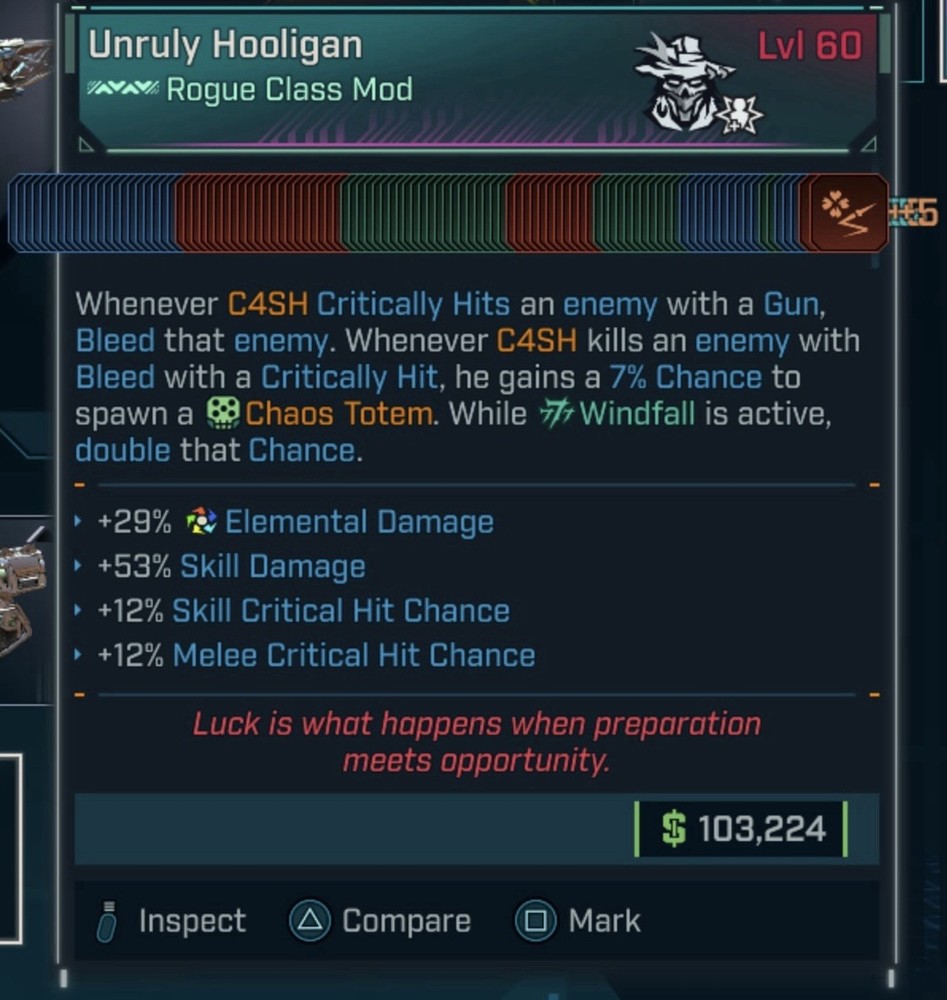Click the skull with hat class mod icon
947x1000 pixels.
(x=686, y=84)
